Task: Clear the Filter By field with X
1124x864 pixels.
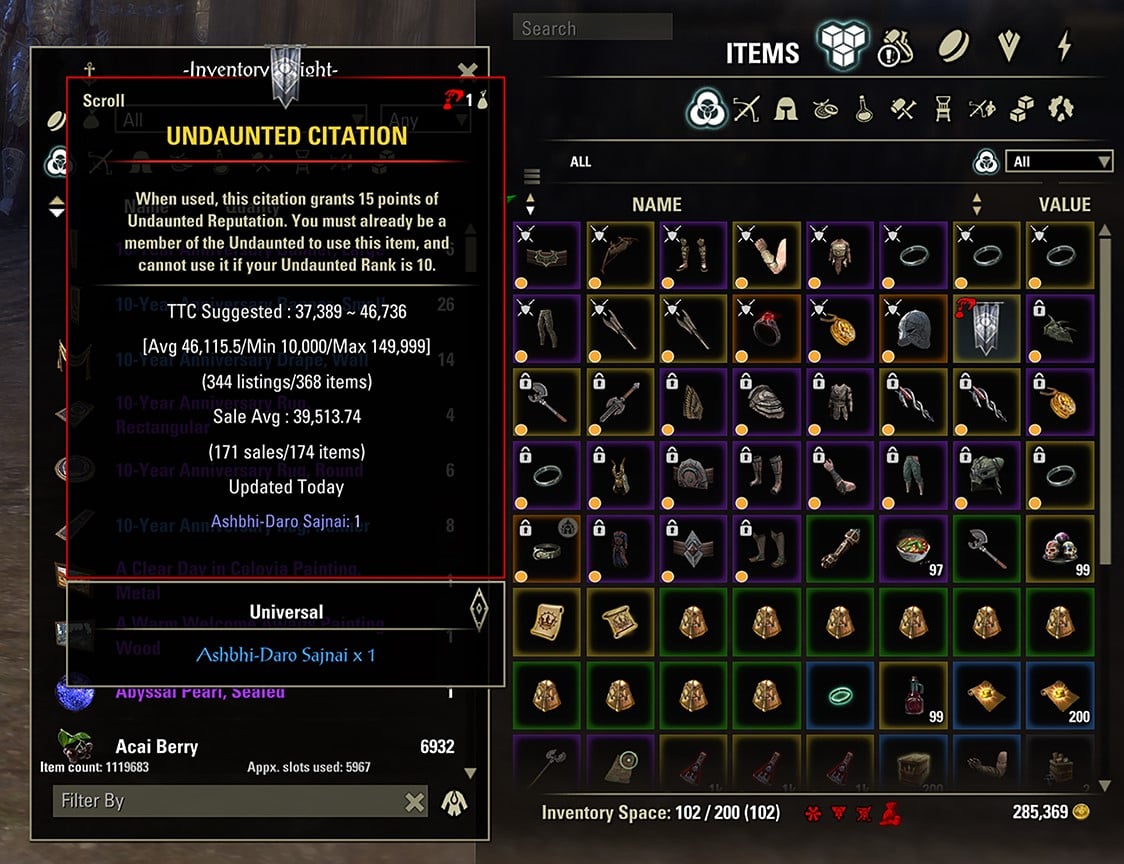Action: (x=414, y=801)
